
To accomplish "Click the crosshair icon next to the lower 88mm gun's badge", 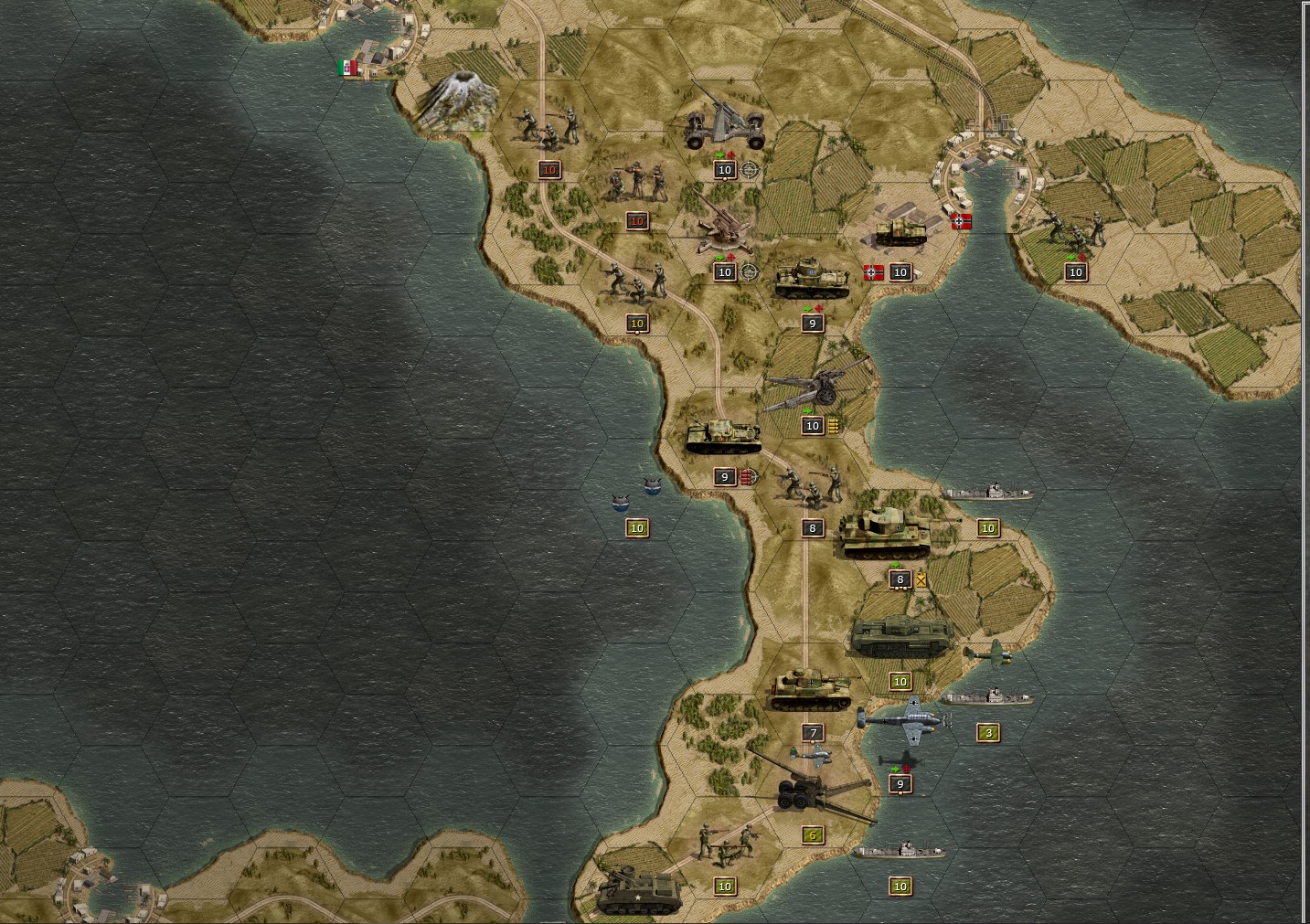I will (x=748, y=271).
